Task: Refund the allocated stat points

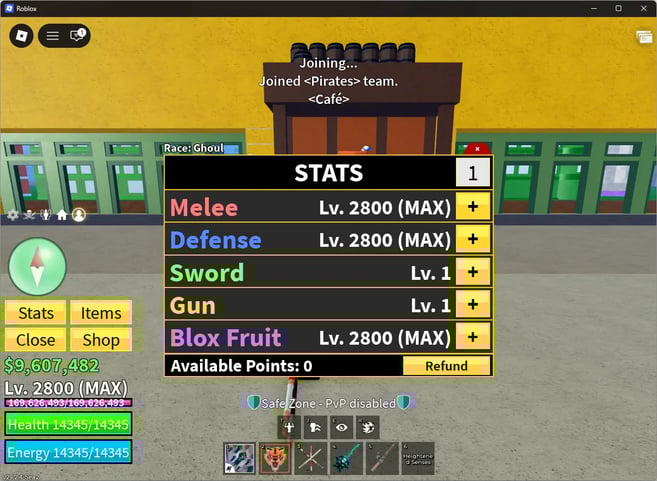Action: (x=446, y=366)
